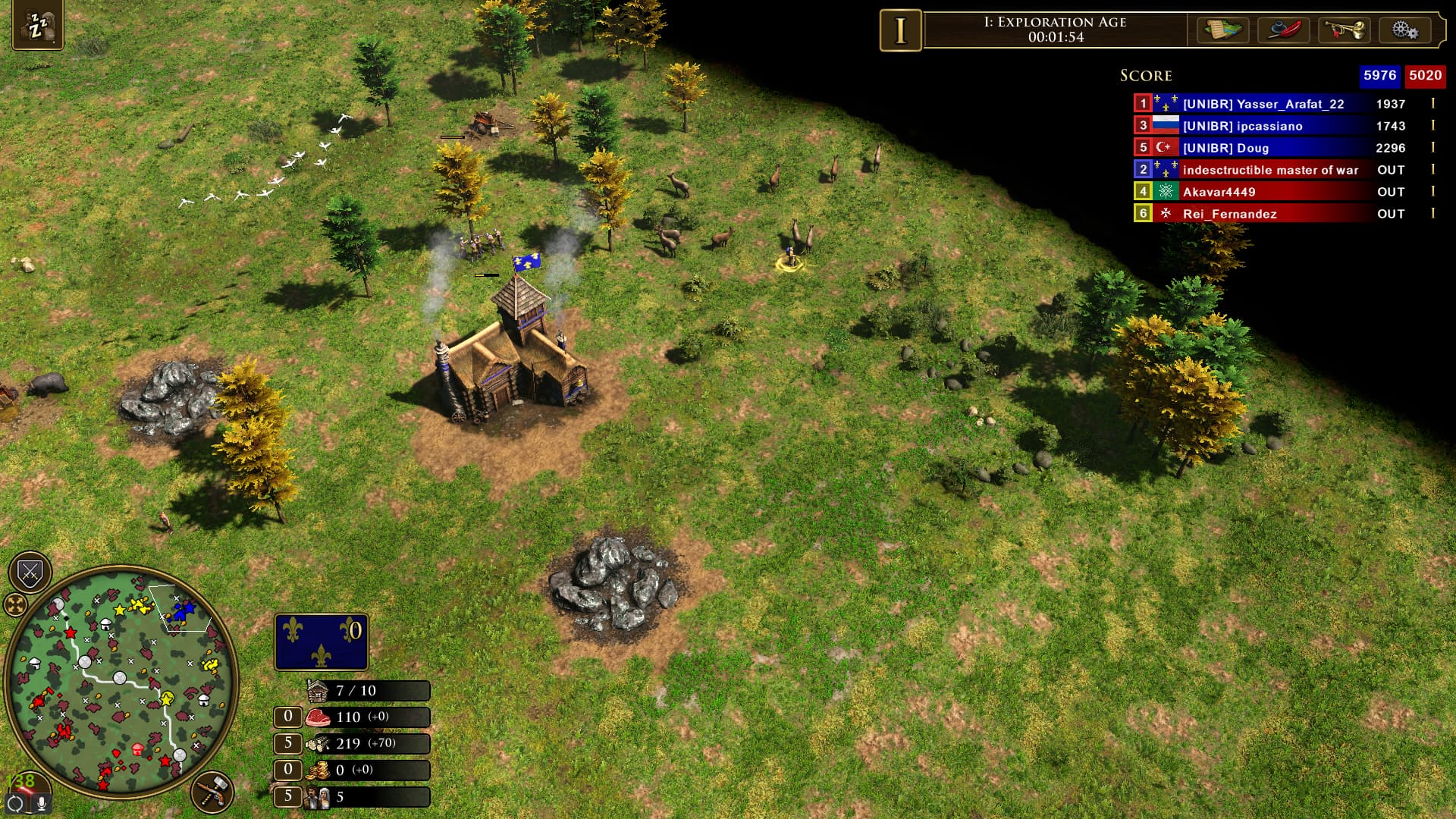
Task: Select the idle villager sleep icon
Action: point(37,26)
